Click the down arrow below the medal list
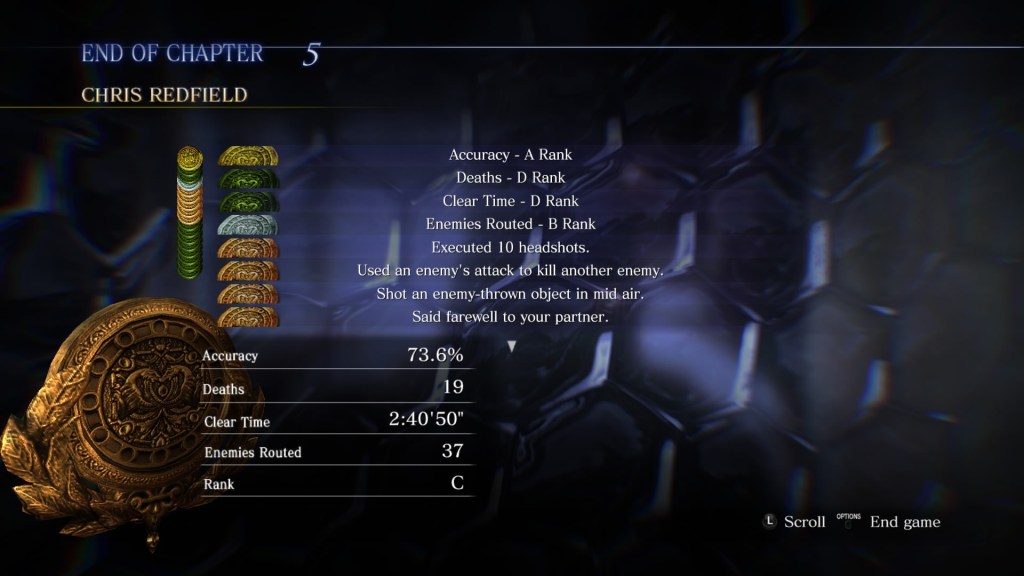The width and height of the screenshot is (1024, 576). [x=512, y=346]
